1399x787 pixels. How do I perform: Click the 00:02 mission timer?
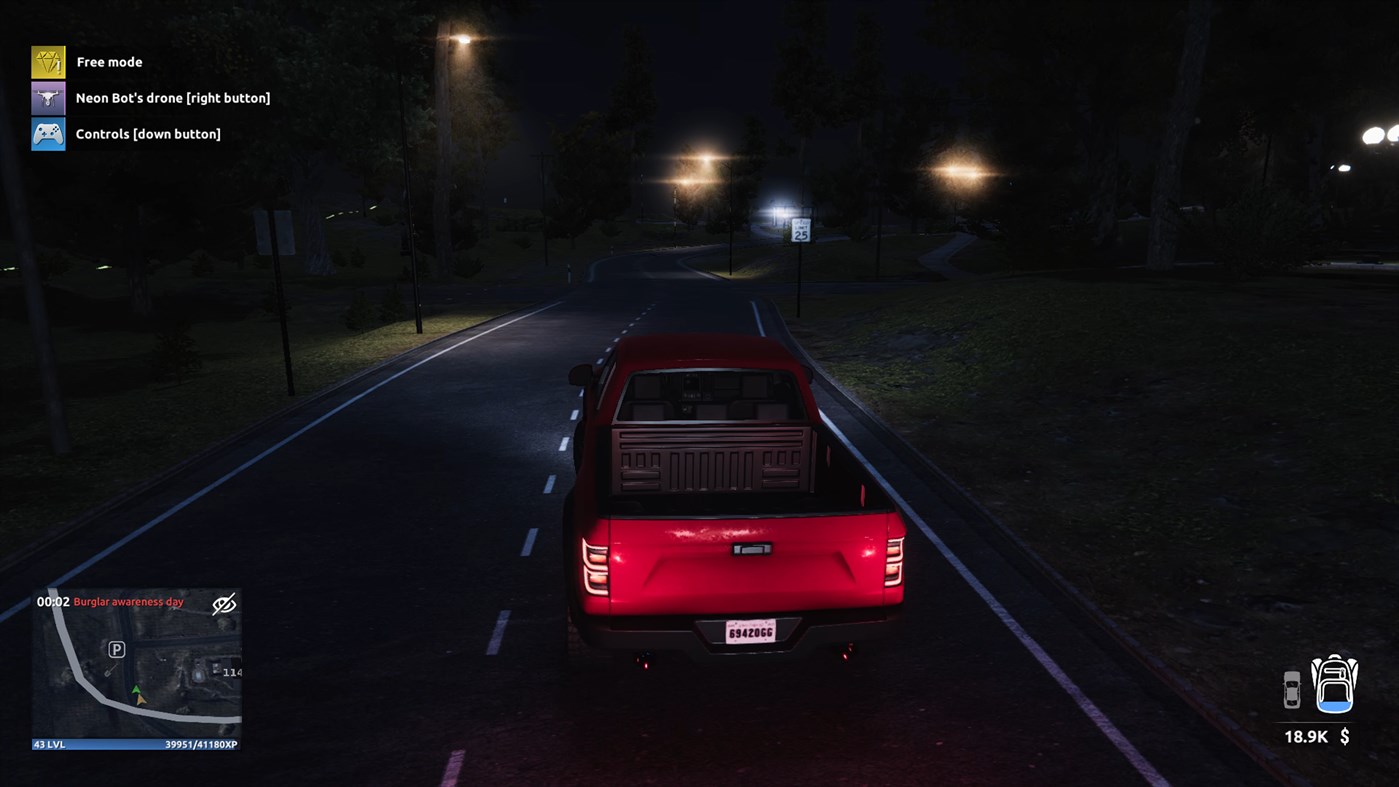click(x=51, y=601)
